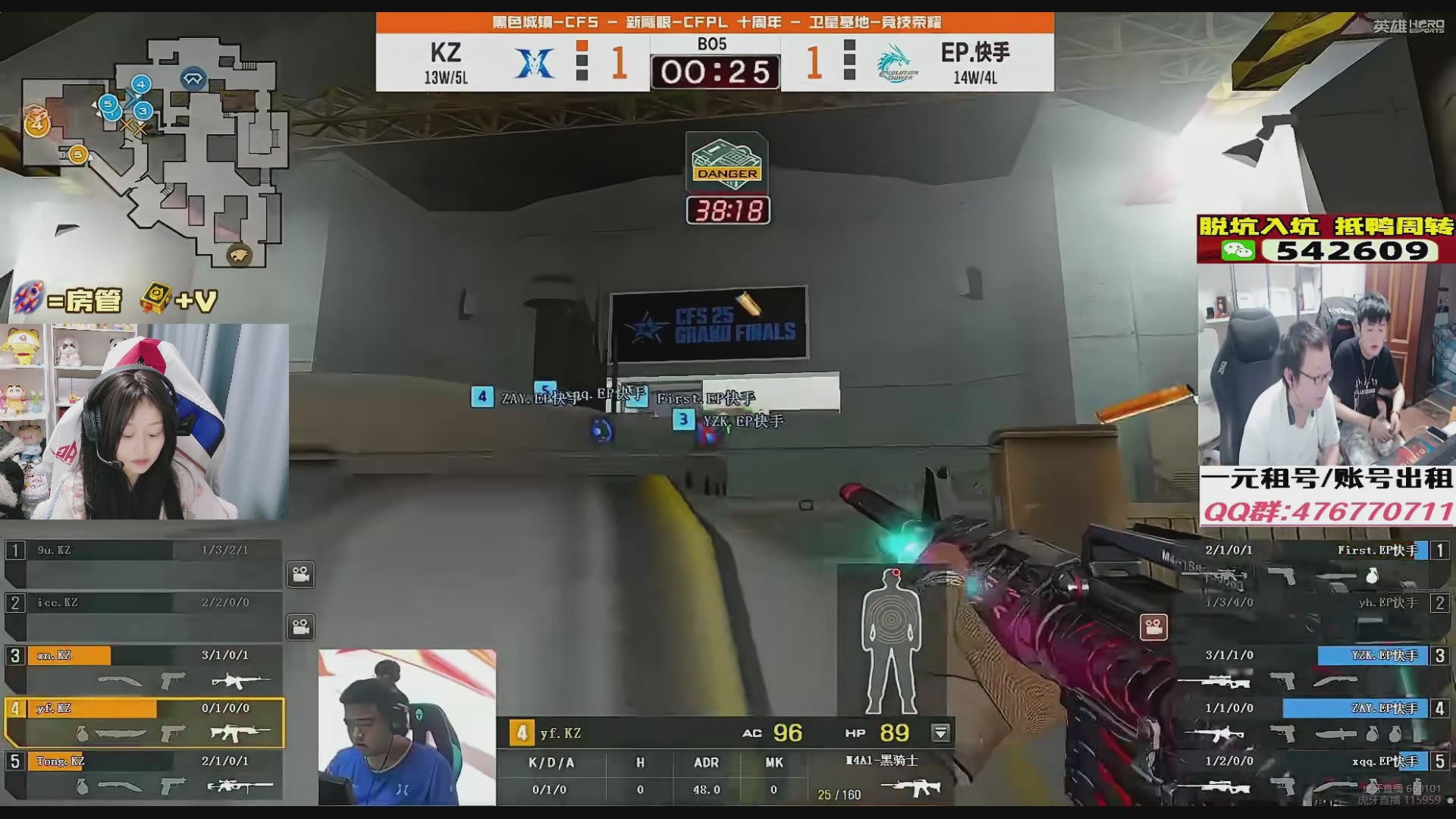Click the KZ team logo in scoreboard
The width and height of the screenshot is (1456, 819).
[x=535, y=62]
